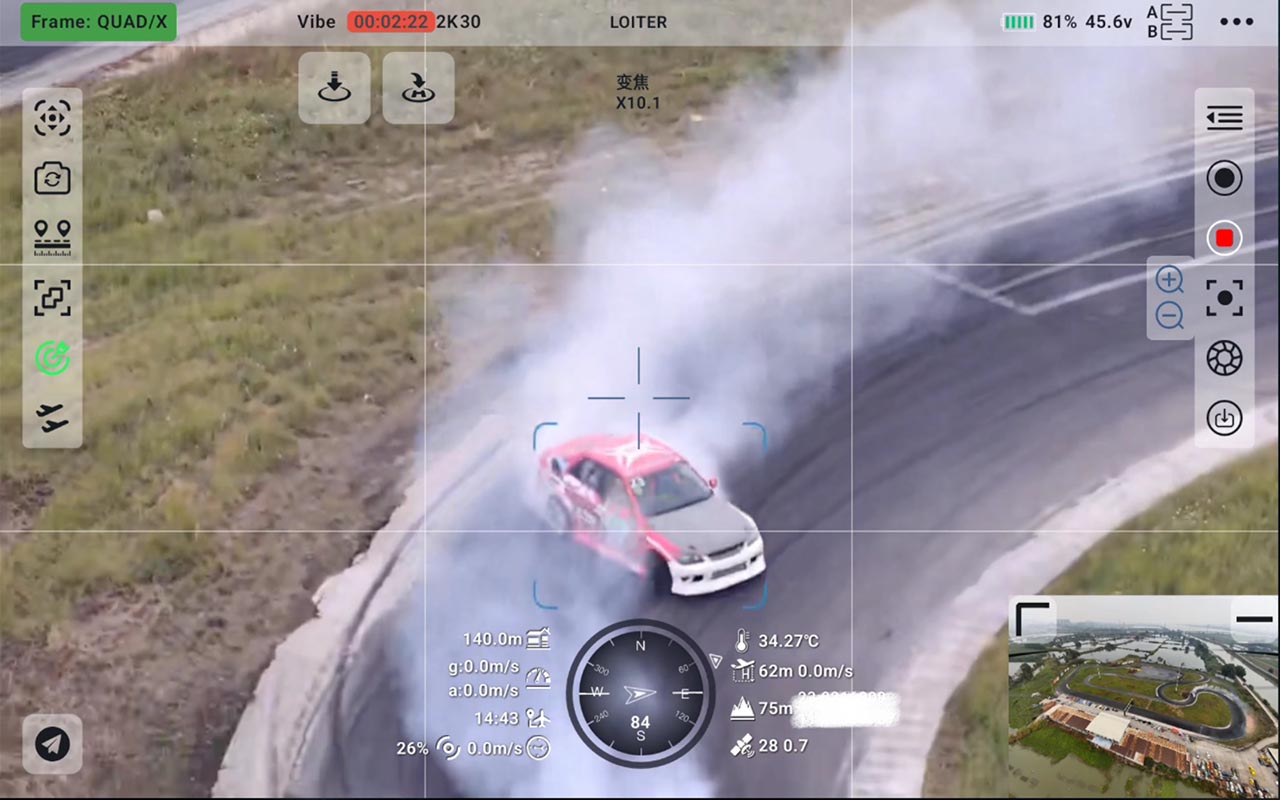The image size is (1280, 800).
Task: Tap the LOITER flight mode label
Action: [x=638, y=22]
